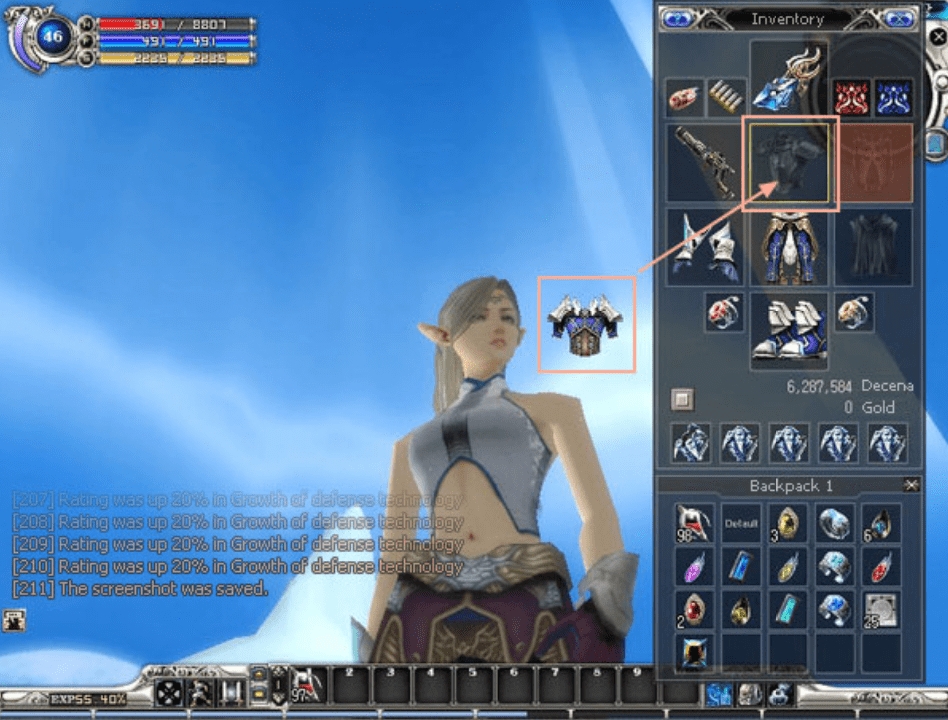Select the Default item in Backpack 1
The width and height of the screenshot is (948, 720).
point(741,523)
